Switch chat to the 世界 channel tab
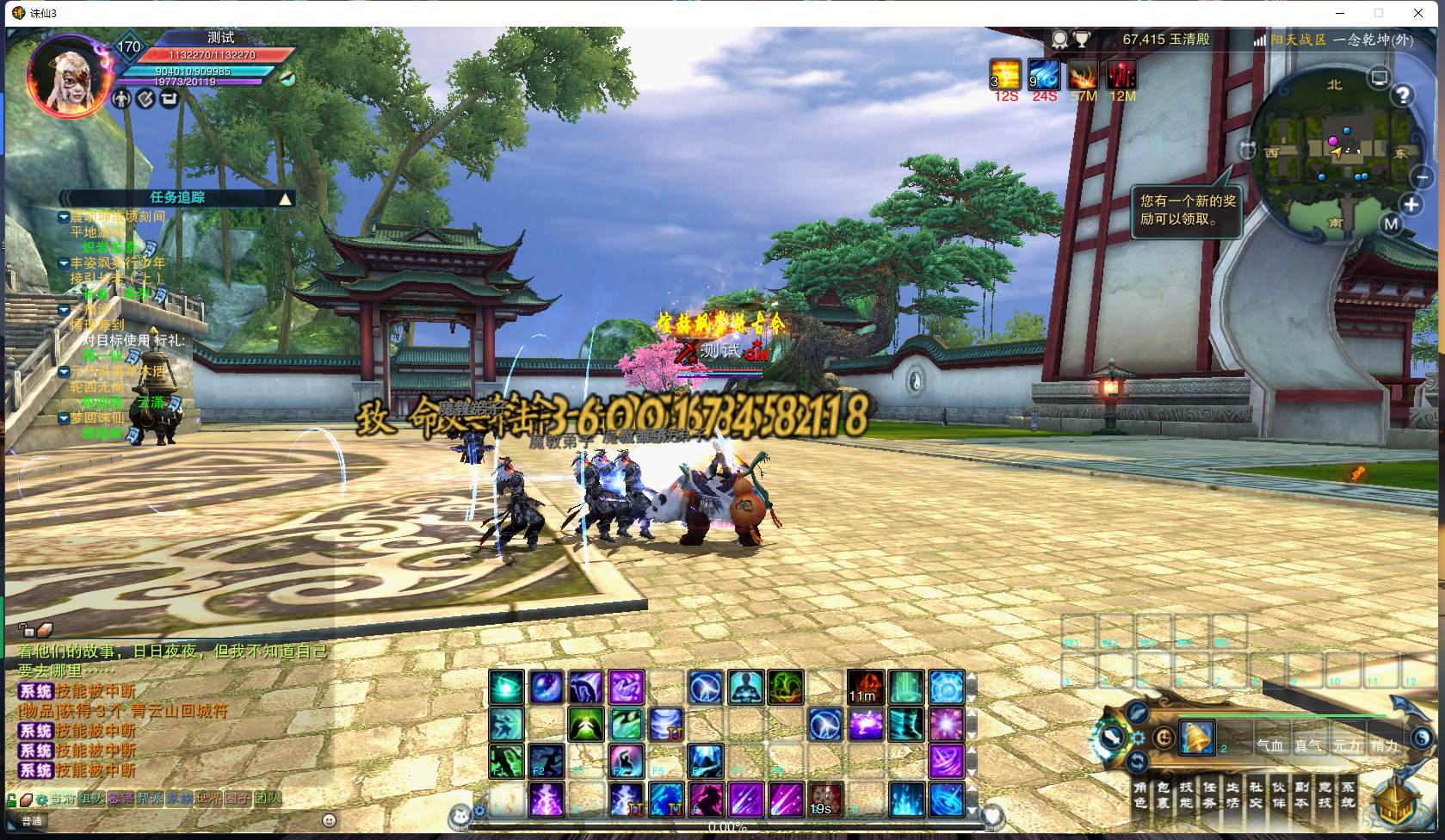 tap(207, 799)
